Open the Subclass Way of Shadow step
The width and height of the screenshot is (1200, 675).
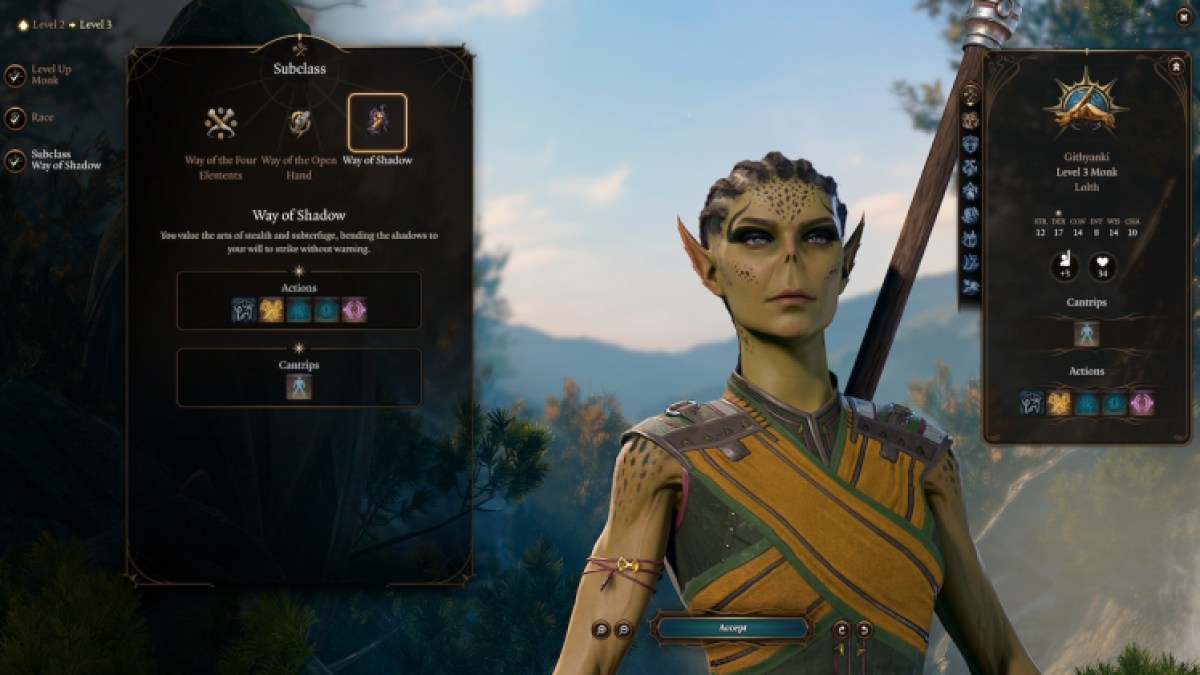(x=16, y=160)
